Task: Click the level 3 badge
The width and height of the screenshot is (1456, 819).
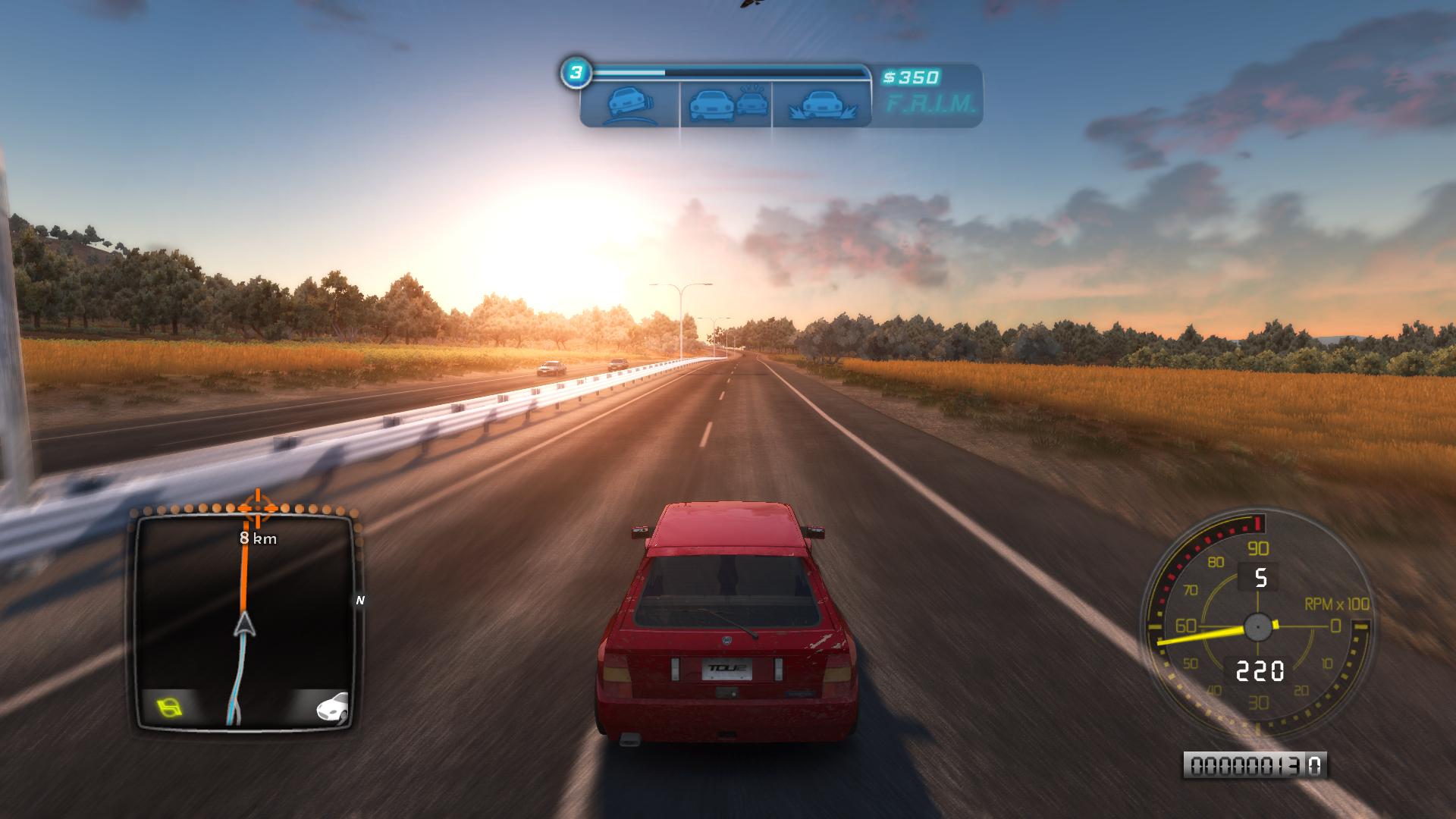Action: (576, 73)
